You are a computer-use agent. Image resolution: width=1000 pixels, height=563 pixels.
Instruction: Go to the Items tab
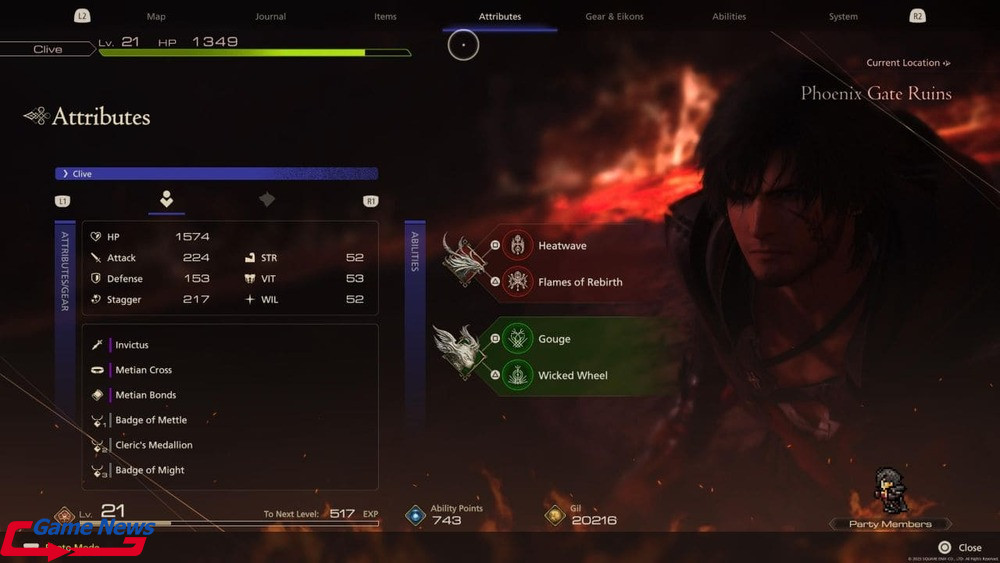[x=385, y=17]
